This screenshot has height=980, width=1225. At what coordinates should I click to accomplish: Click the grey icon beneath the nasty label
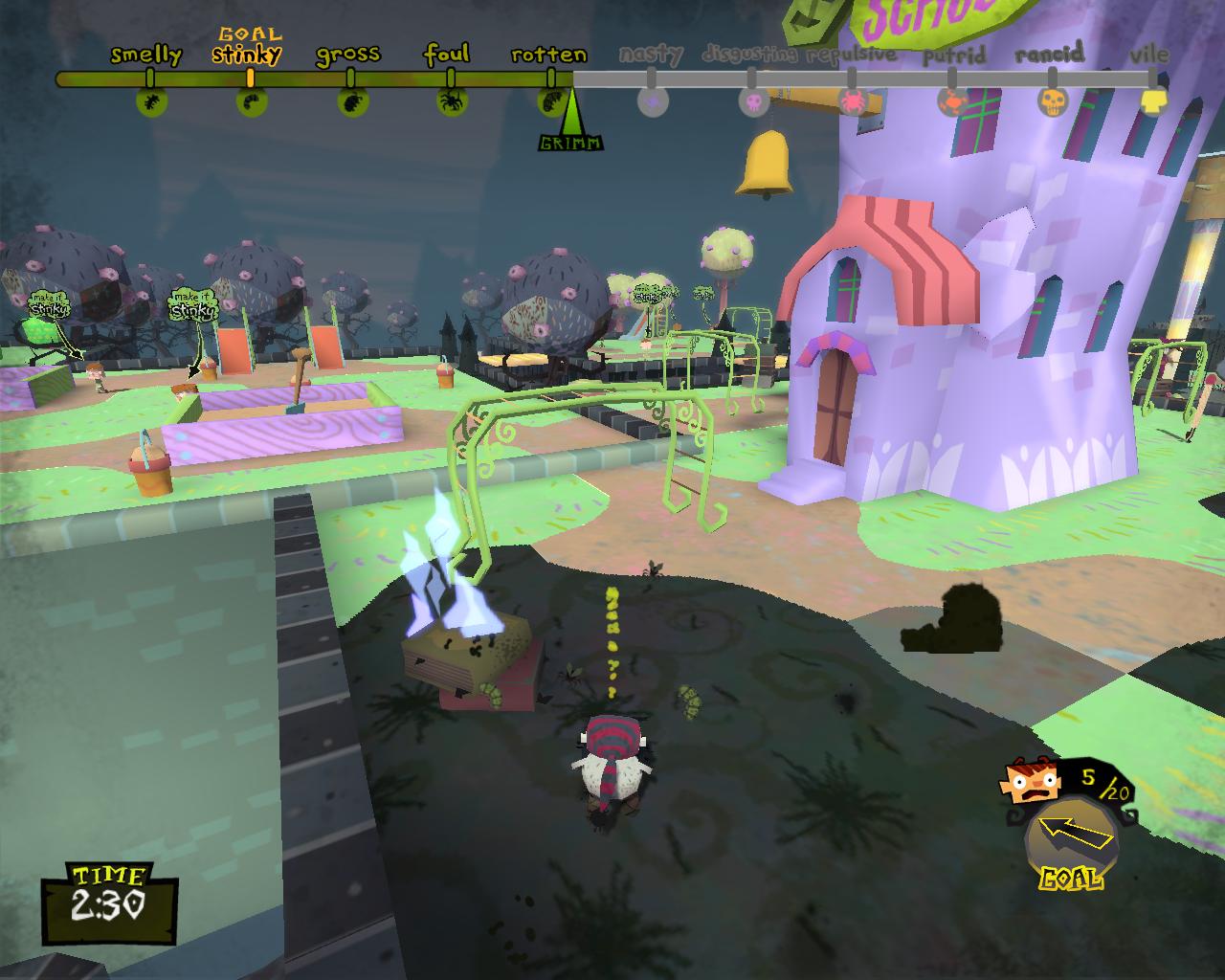pos(652,100)
